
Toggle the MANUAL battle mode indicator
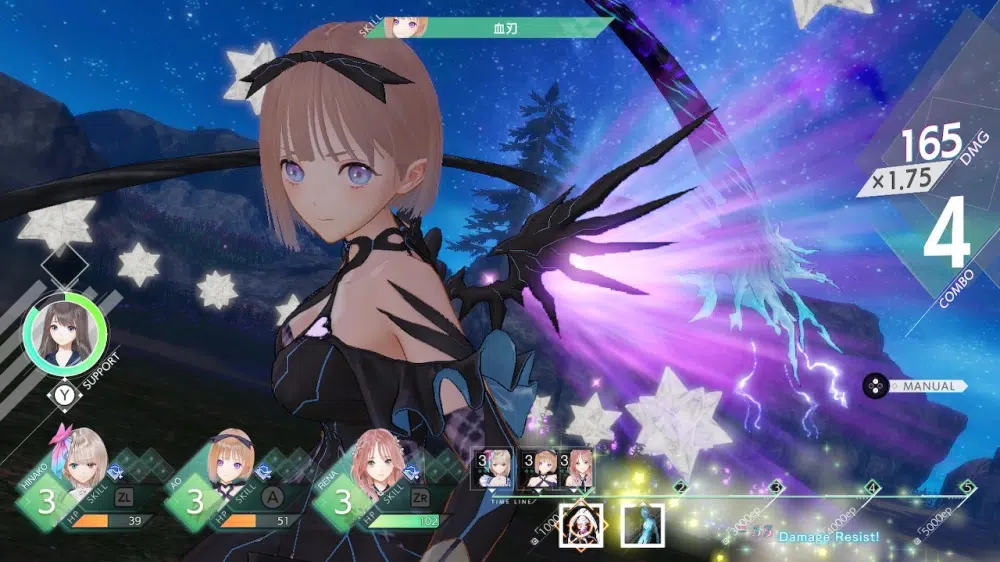point(916,386)
